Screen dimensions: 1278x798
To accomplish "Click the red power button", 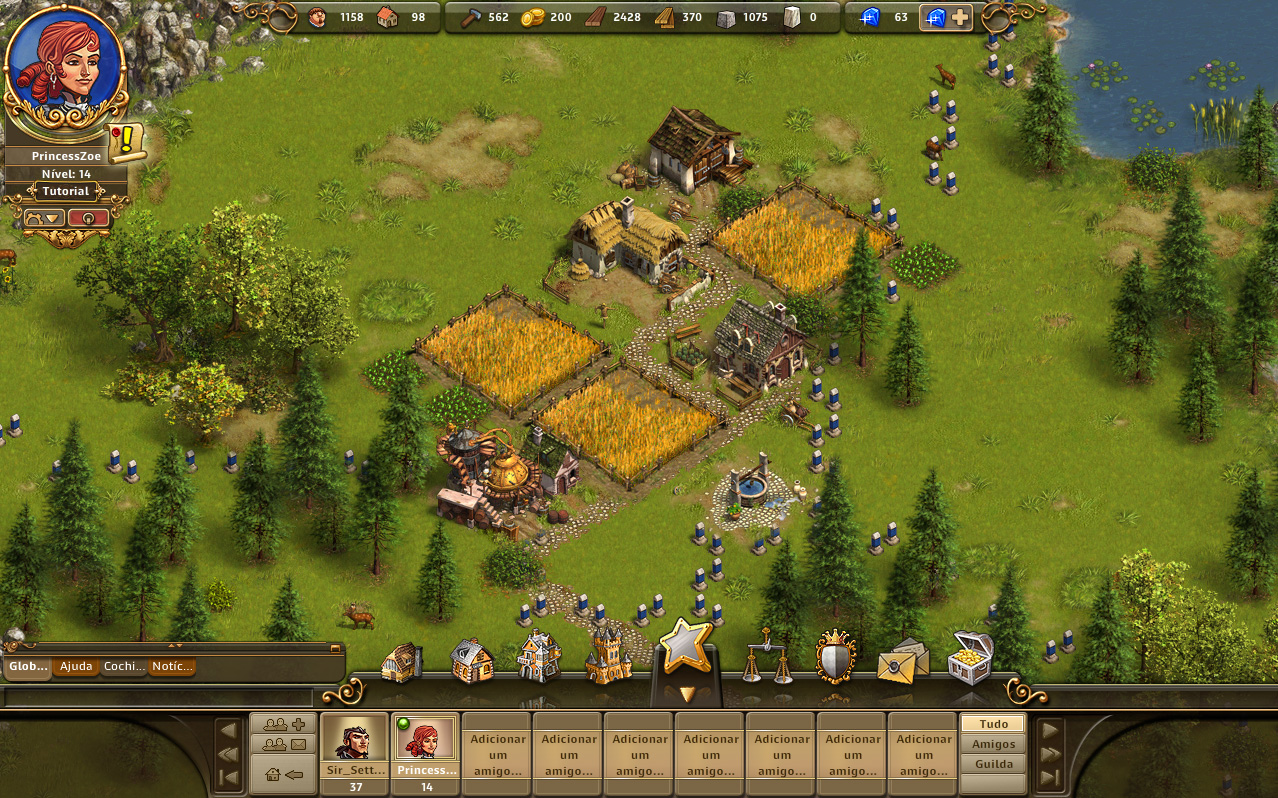I will (88, 217).
